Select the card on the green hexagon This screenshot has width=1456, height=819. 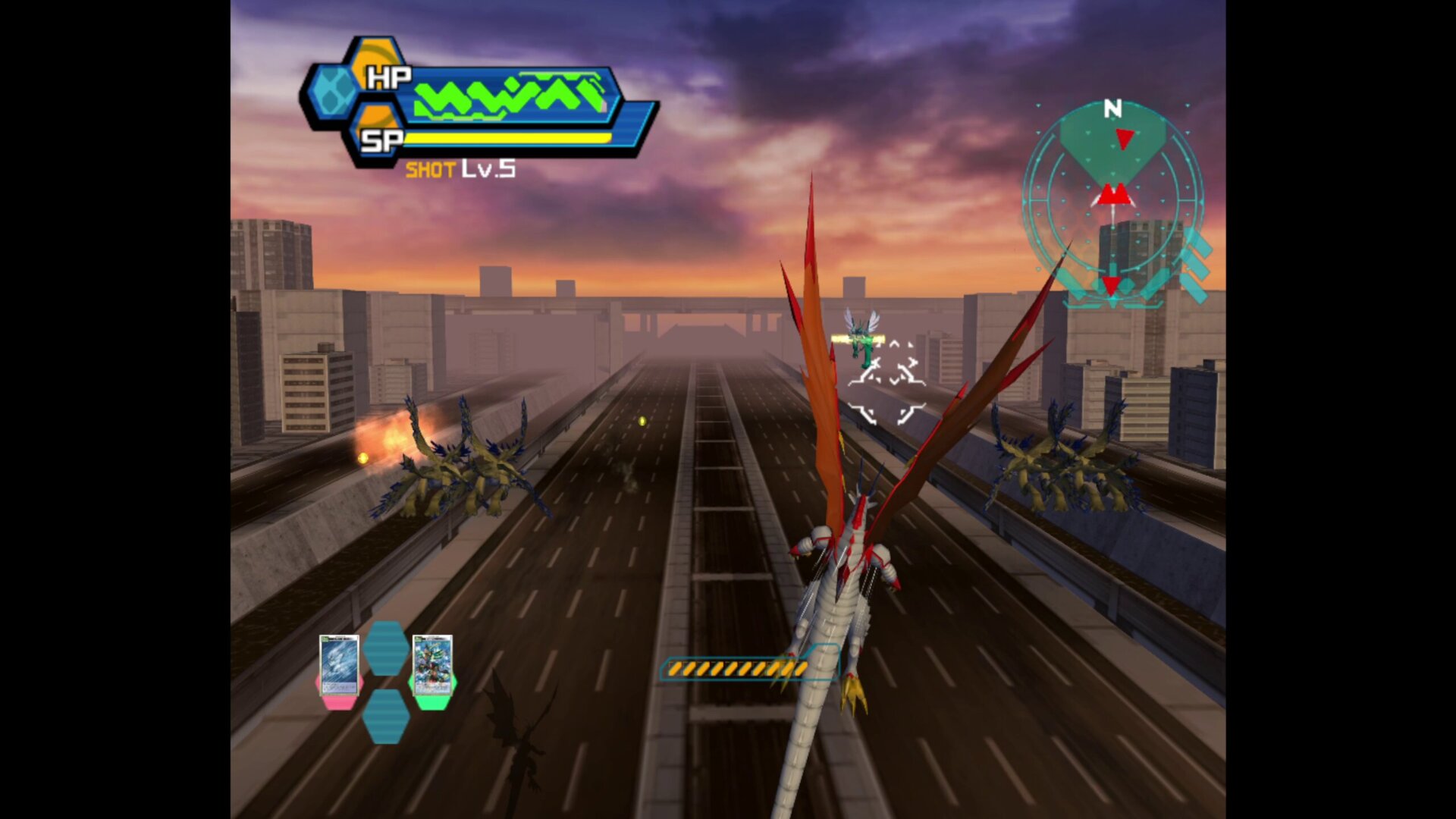432,665
